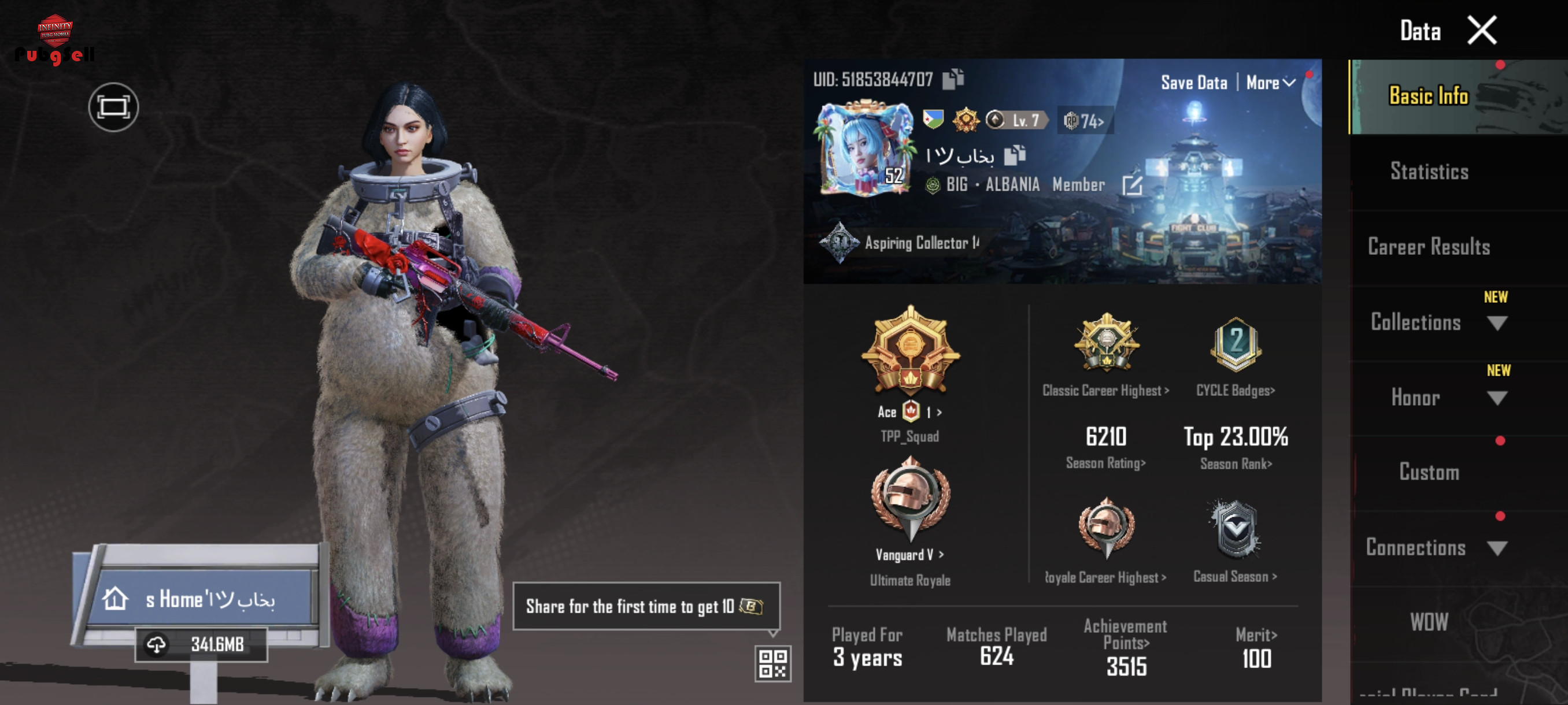This screenshot has width=1568, height=705.
Task: Close the Data panel
Action: click(1481, 31)
